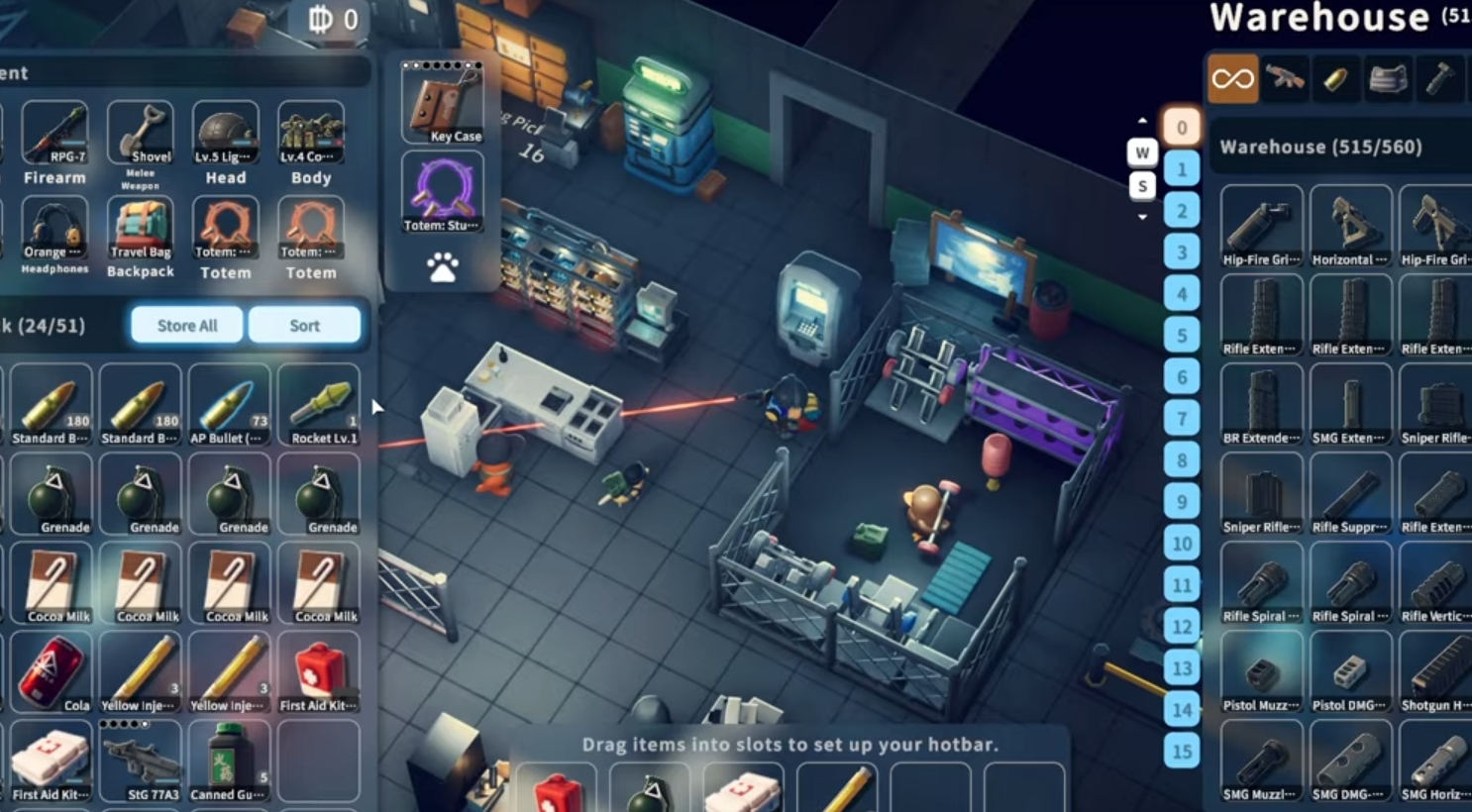This screenshot has height=812, width=1472.
Task: Filter warehouse by ammo bullet tab
Action: [1335, 79]
